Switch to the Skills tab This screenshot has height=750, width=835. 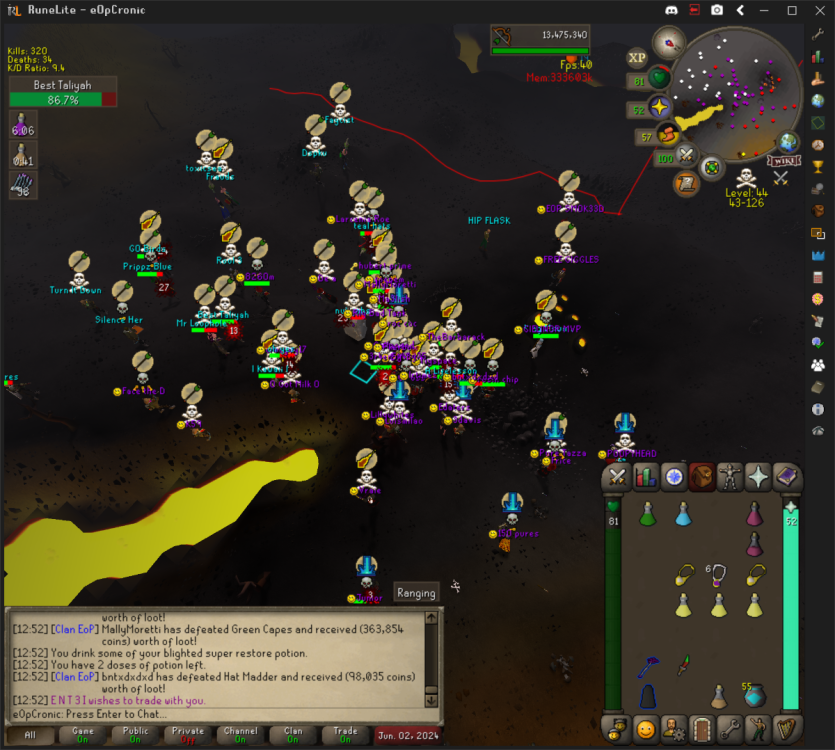tap(646, 478)
